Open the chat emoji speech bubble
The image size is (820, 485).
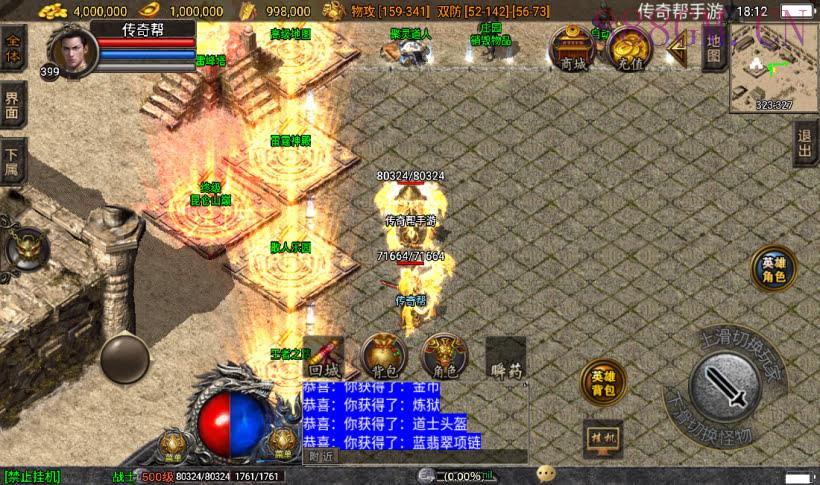click(546, 474)
